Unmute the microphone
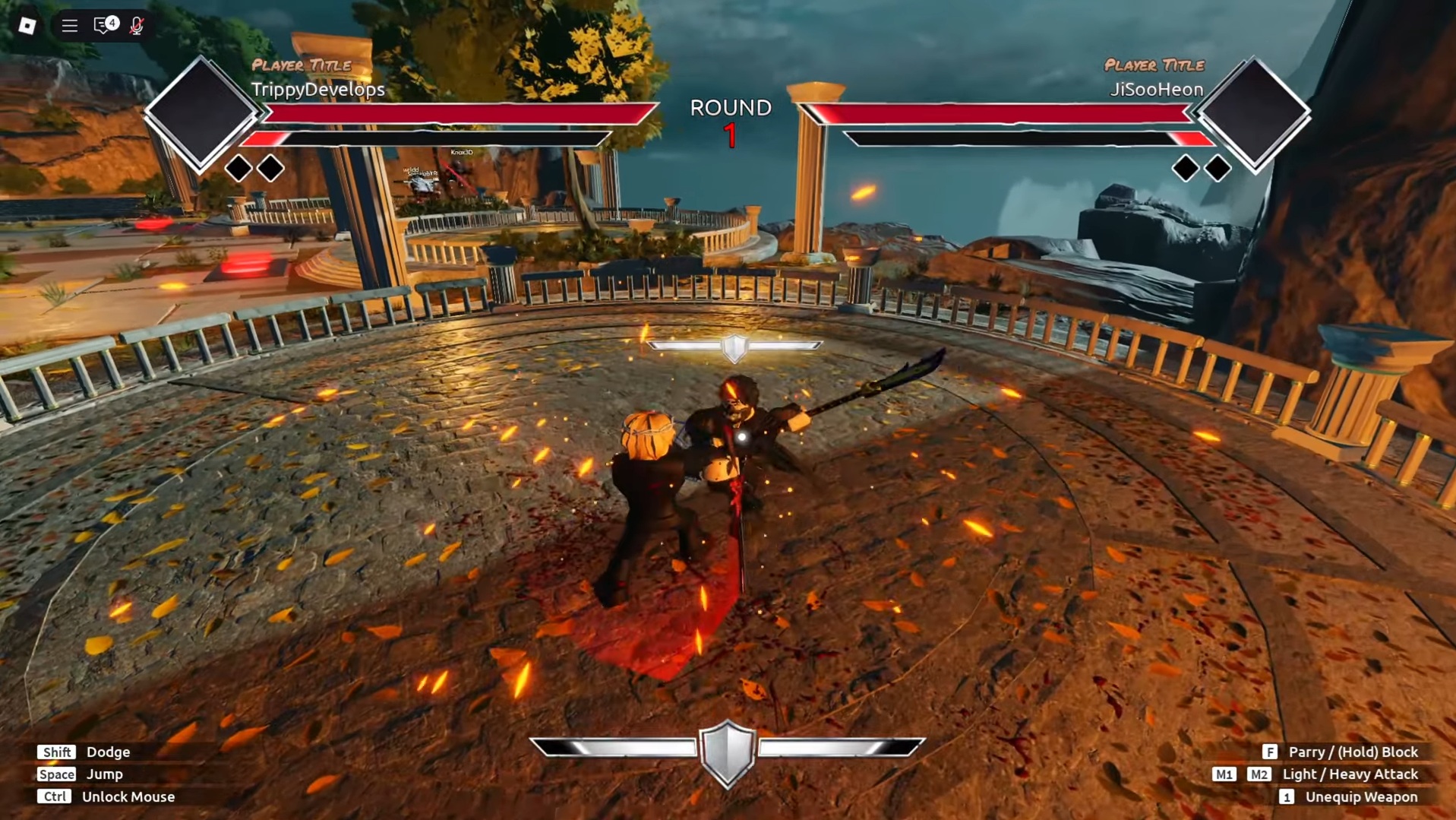Screen dimensions: 1456x820 137,25
